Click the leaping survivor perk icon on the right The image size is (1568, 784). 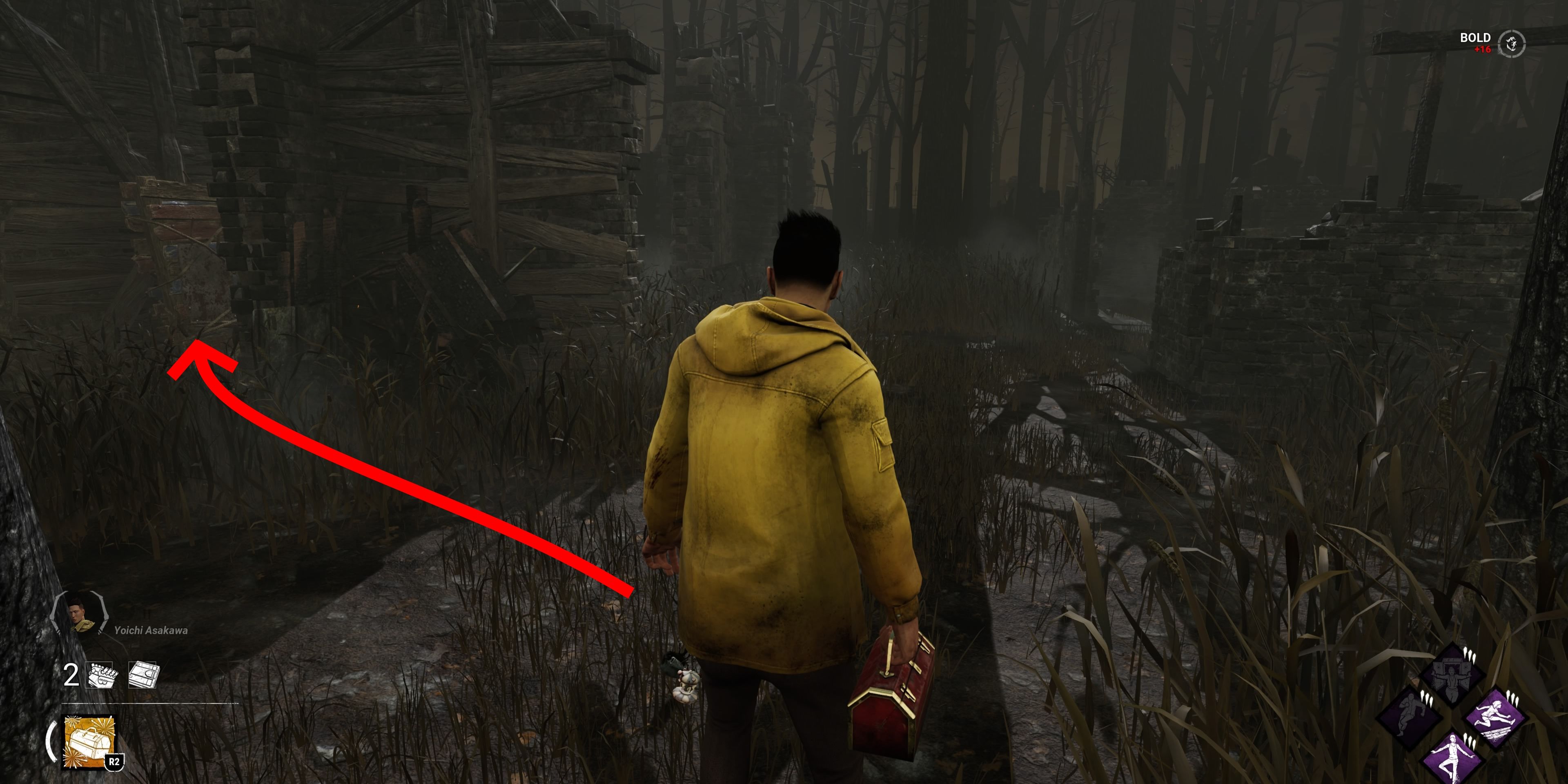point(1495,716)
